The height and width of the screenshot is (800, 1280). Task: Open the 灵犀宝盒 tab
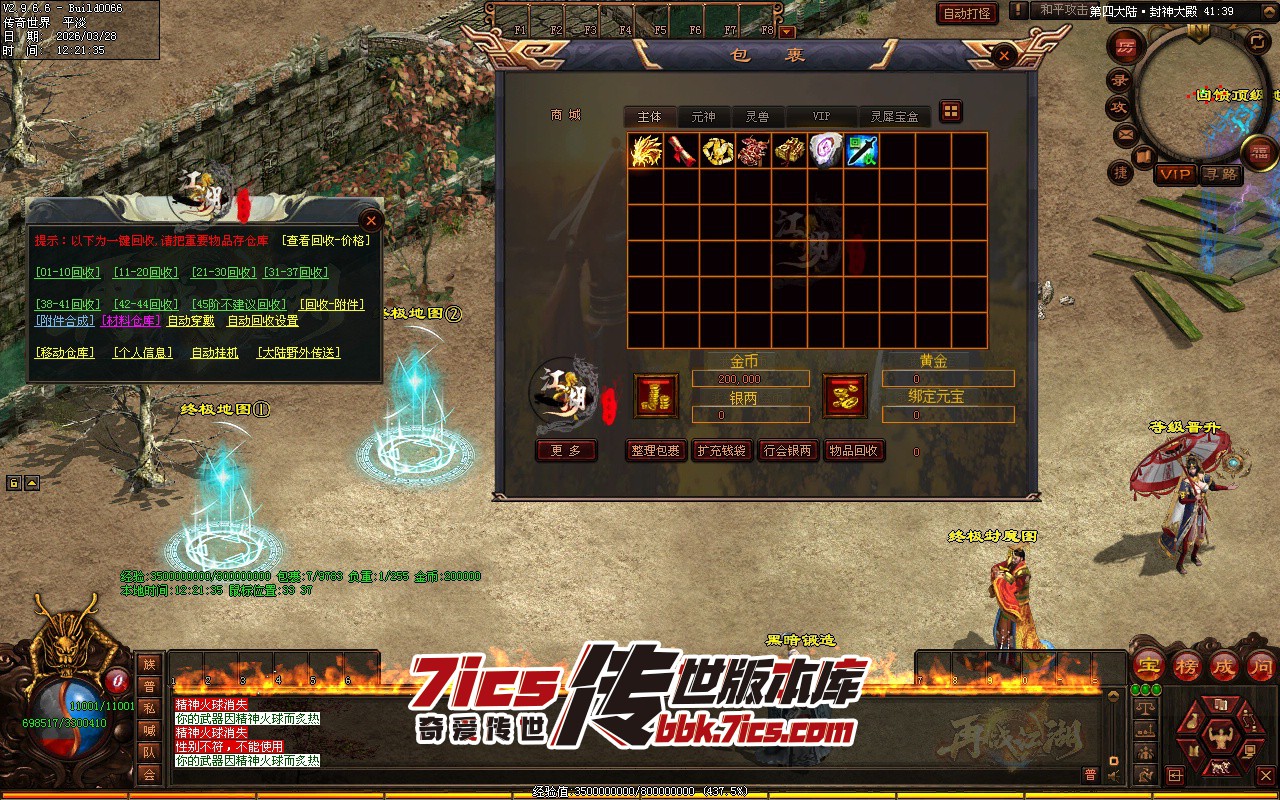pyautogui.click(x=893, y=117)
